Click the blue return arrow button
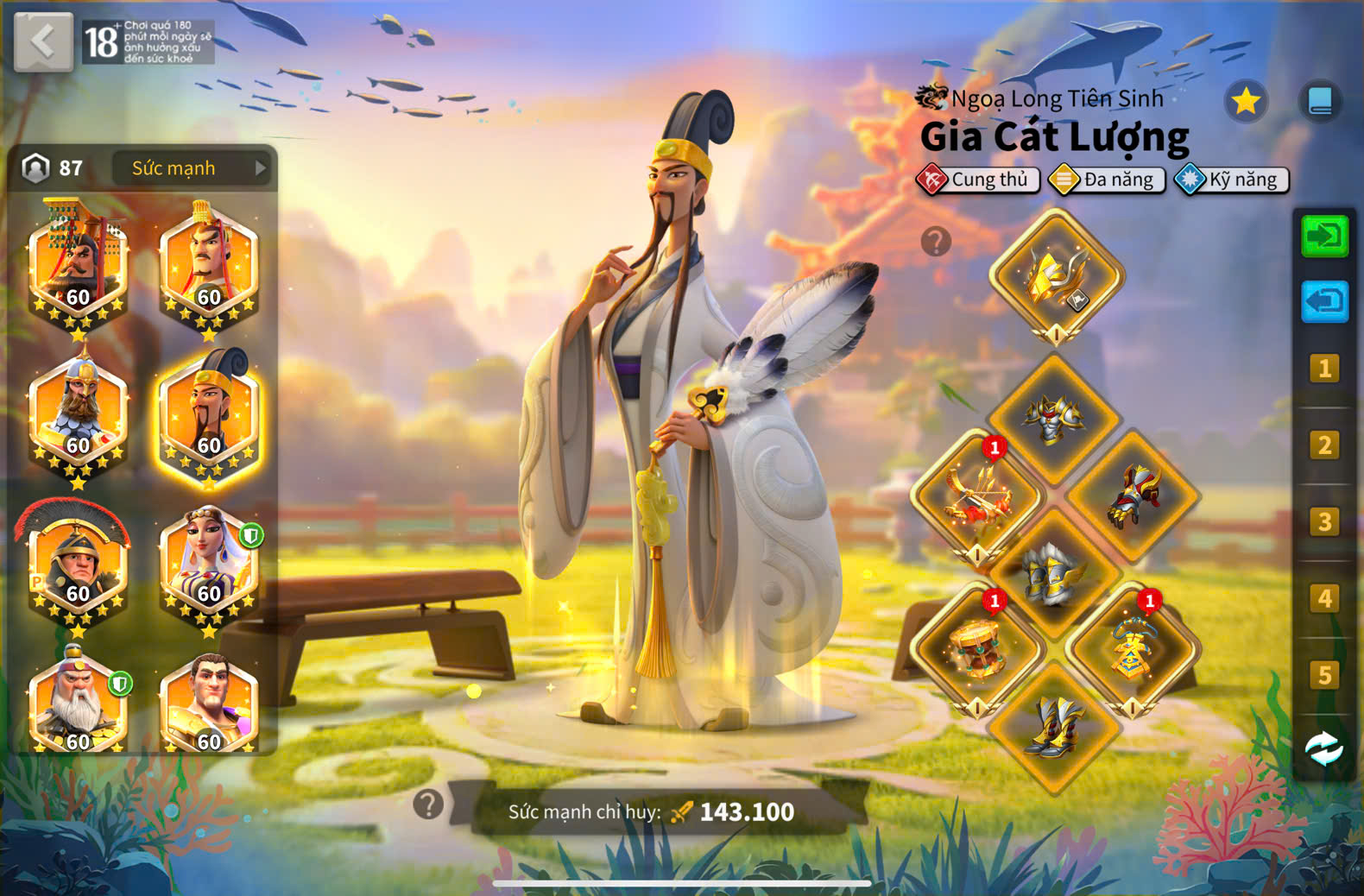The image size is (1364, 896). click(x=1324, y=301)
